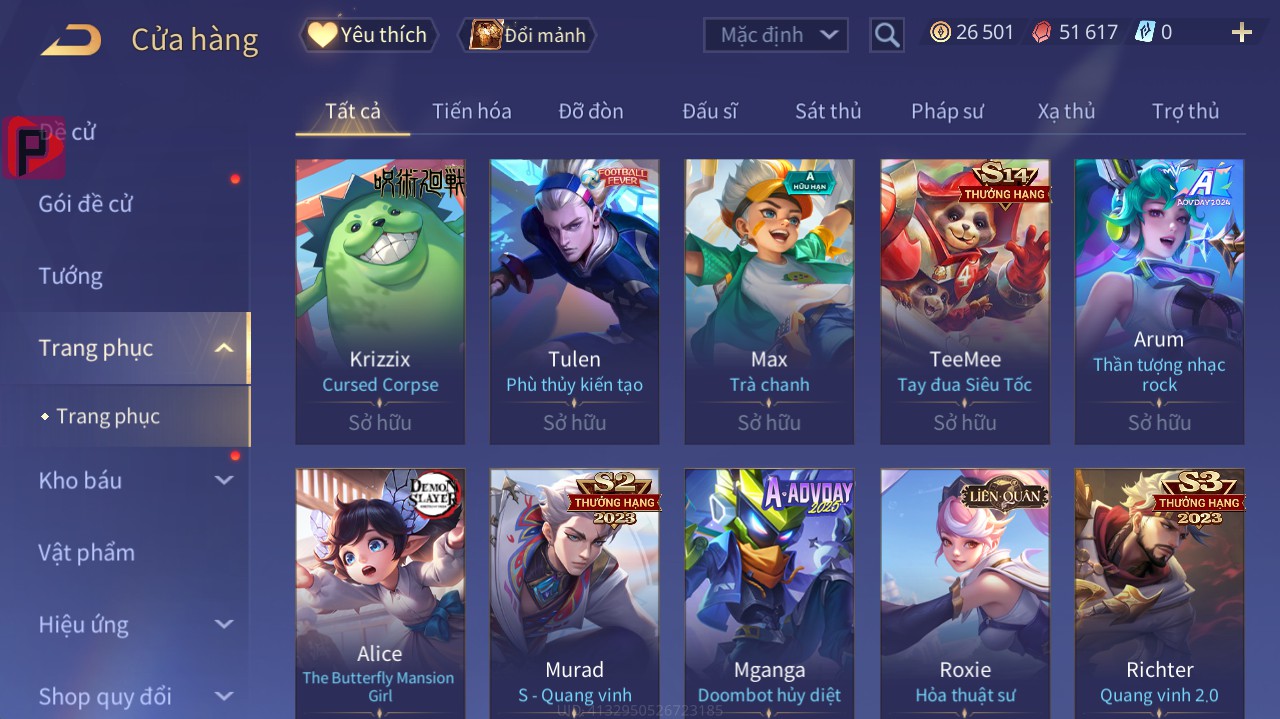Switch to the Đỡ đòn tab
Viewport: 1280px width, 719px height.
[x=590, y=111]
